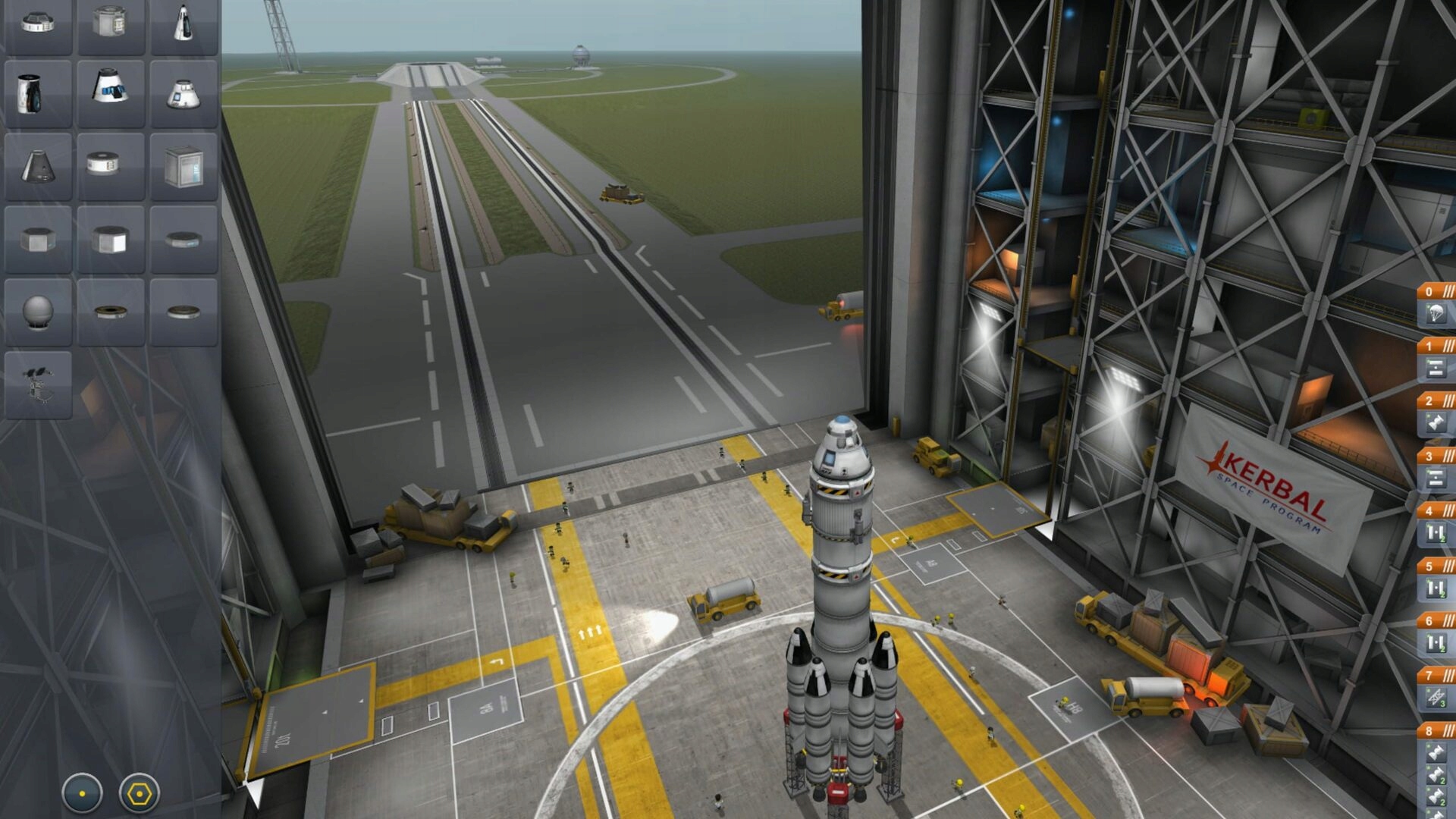Click the parachute icon in stage 0
The image size is (1456, 819).
point(1436,313)
